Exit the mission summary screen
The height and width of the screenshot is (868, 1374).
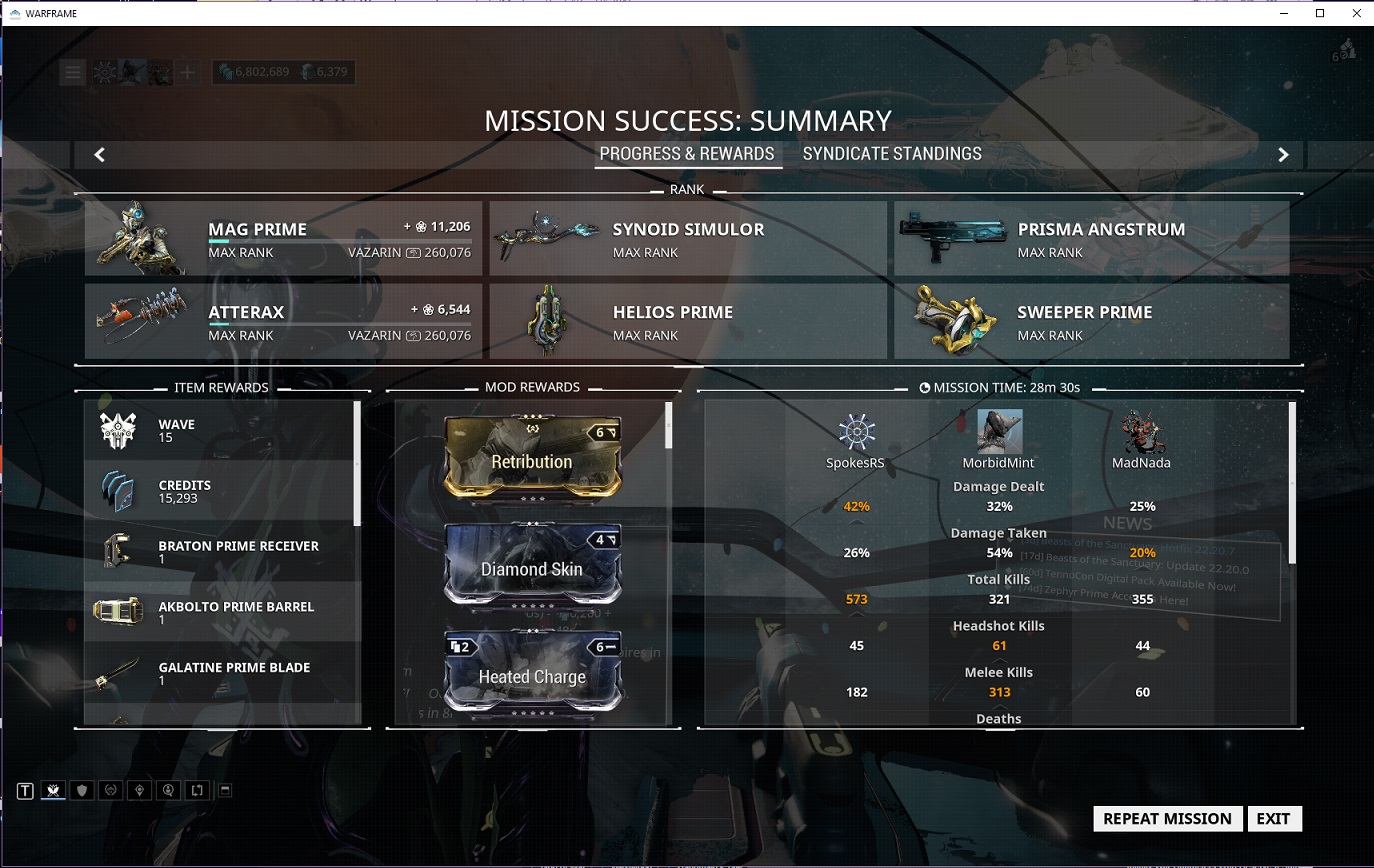[1273, 818]
